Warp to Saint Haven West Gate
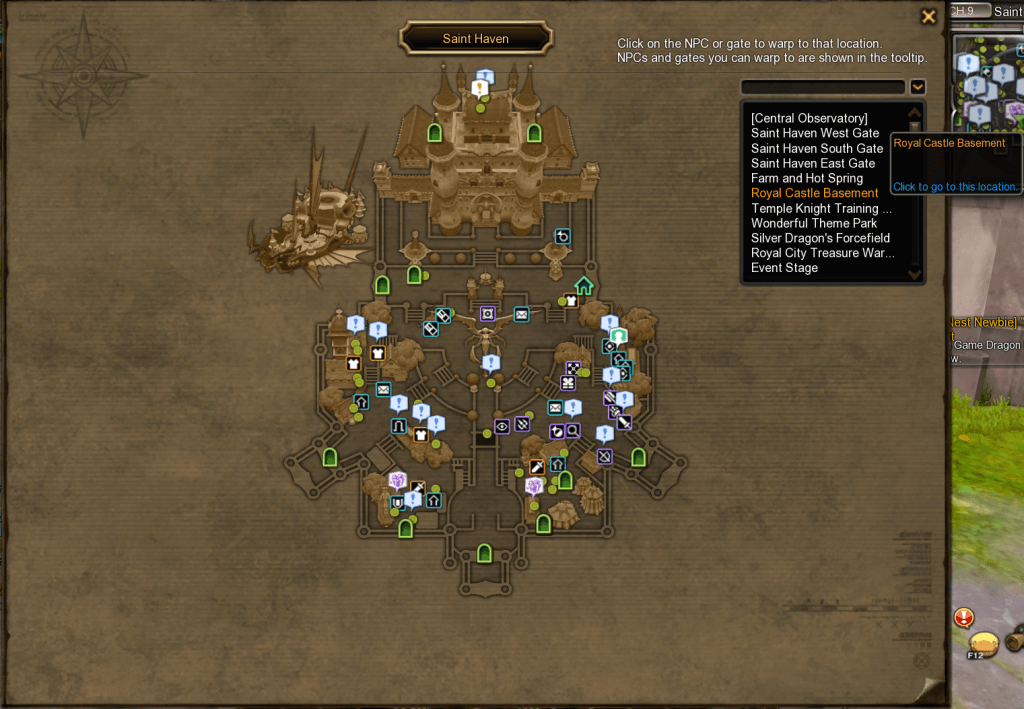Image resolution: width=1024 pixels, height=709 pixels. 815,133
